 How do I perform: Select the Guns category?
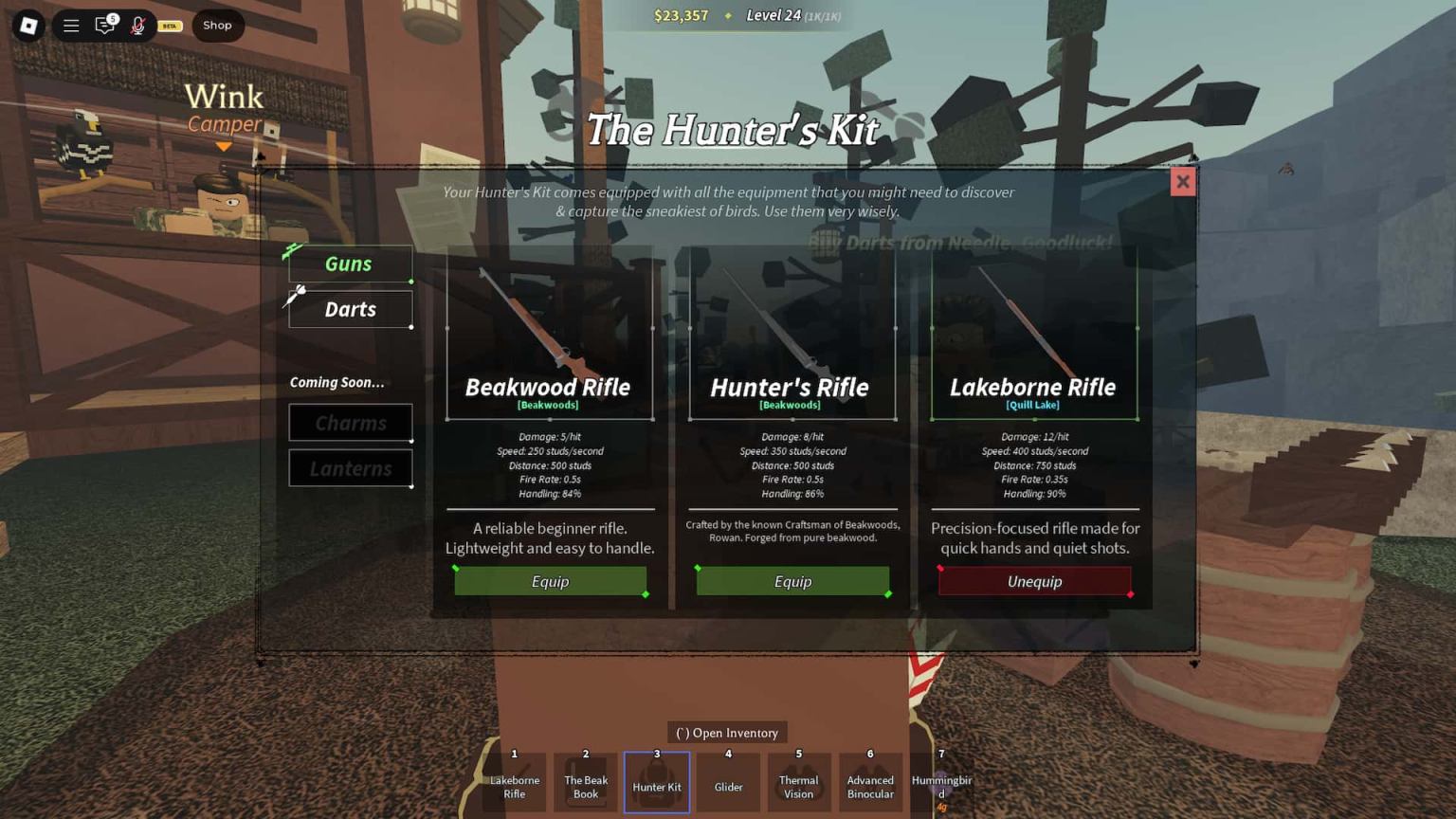point(350,264)
